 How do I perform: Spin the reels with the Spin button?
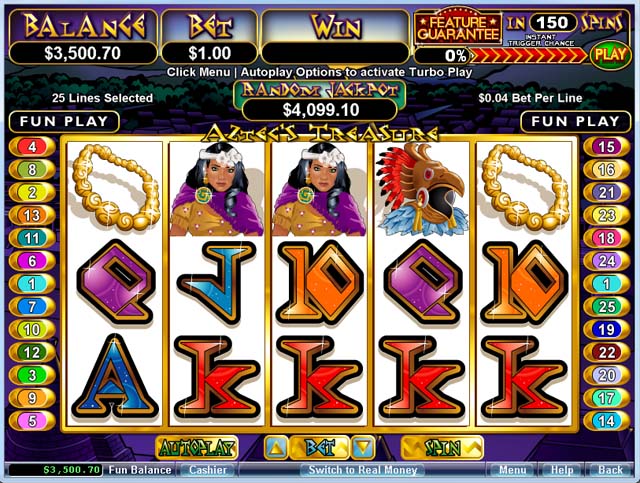[x=441, y=447]
